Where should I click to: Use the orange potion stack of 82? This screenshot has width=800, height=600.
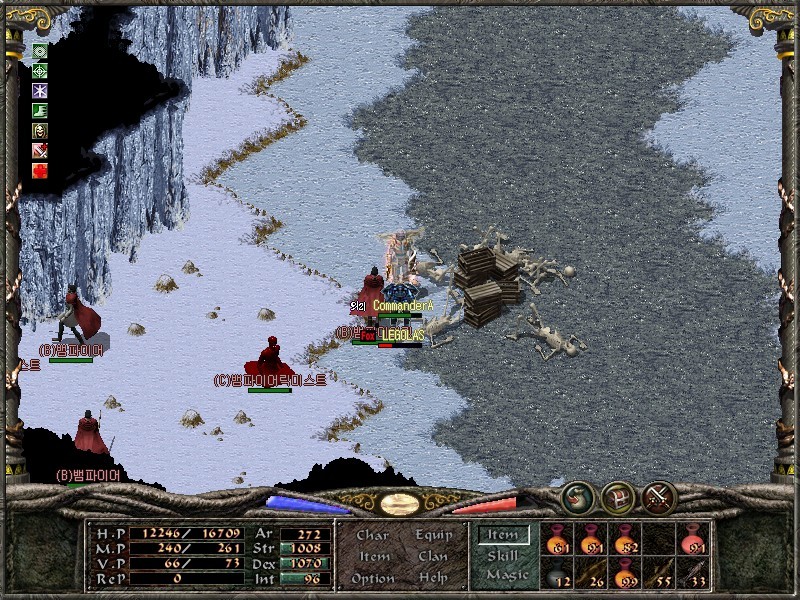coord(626,538)
